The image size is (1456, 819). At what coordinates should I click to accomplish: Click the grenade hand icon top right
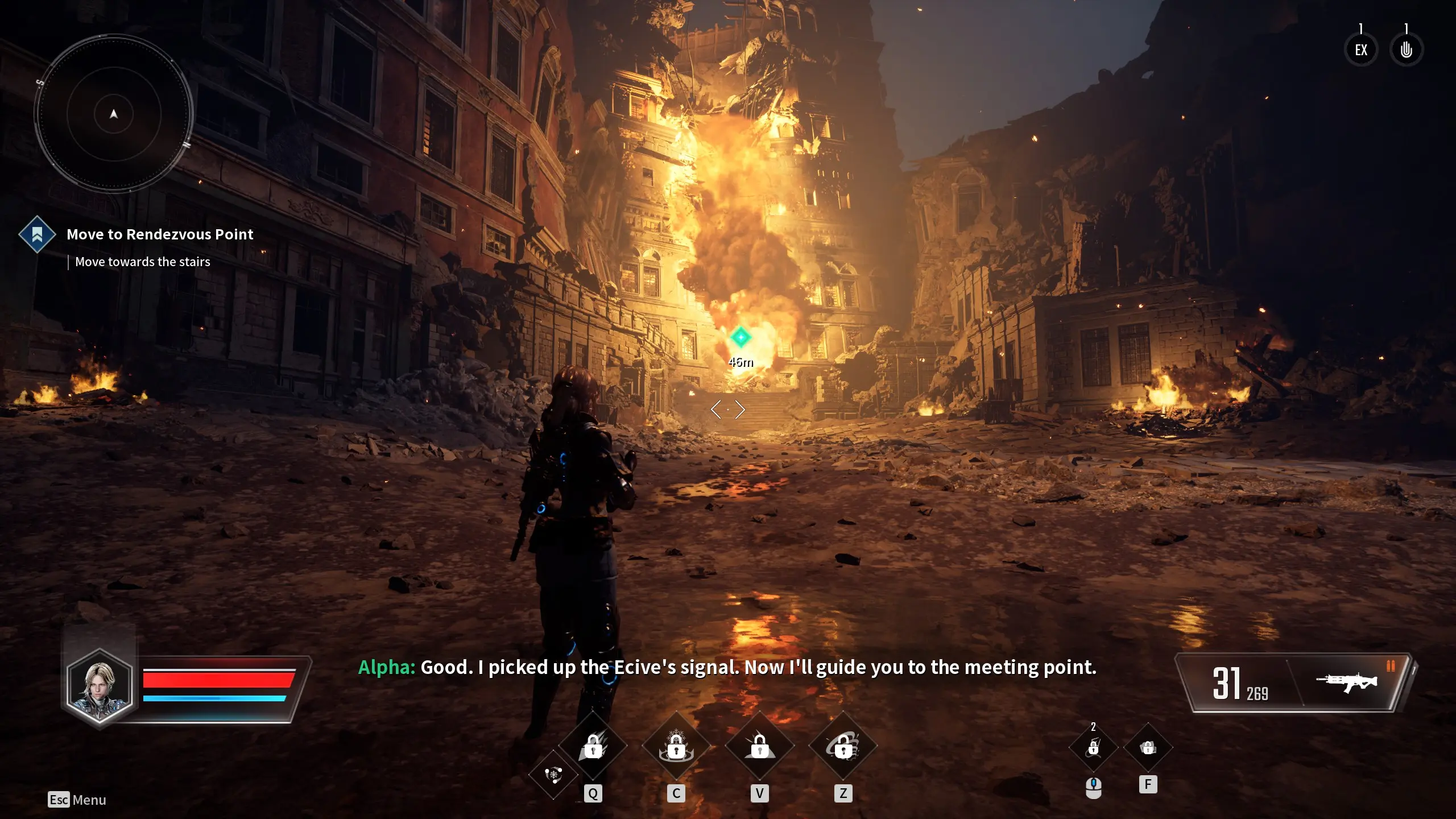(1407, 49)
